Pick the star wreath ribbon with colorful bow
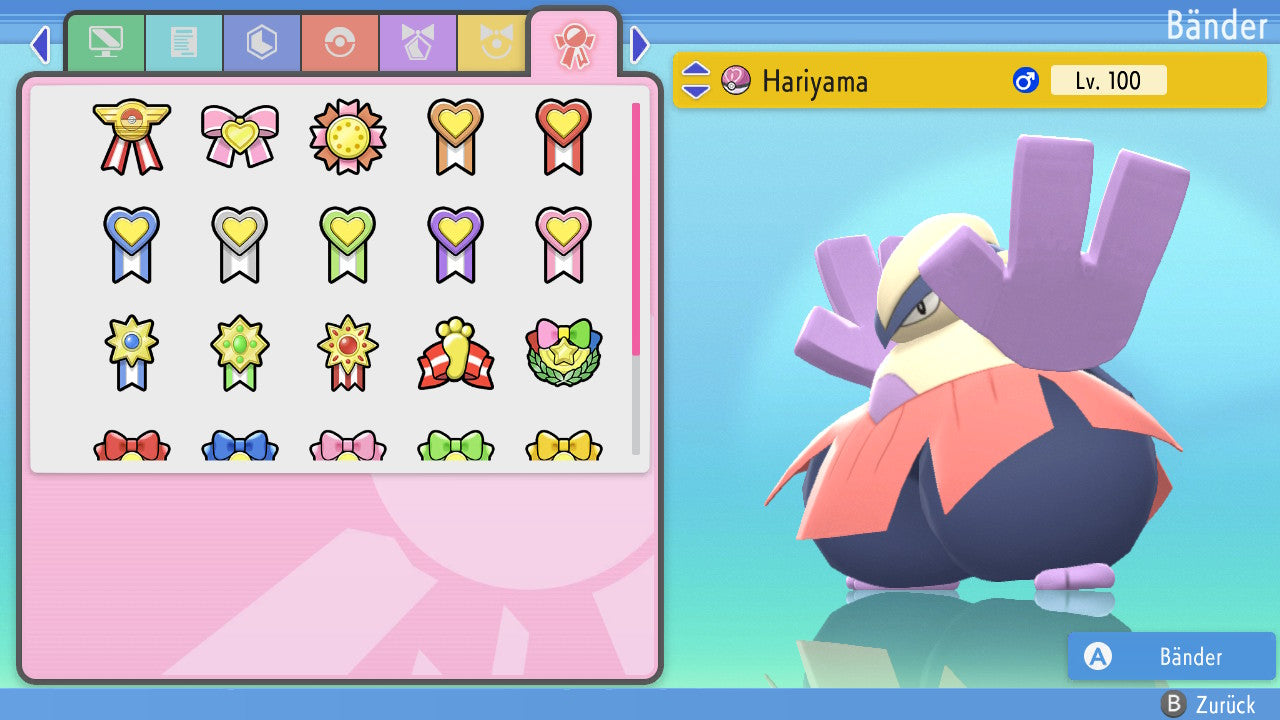This screenshot has height=720, width=1280. 563,352
